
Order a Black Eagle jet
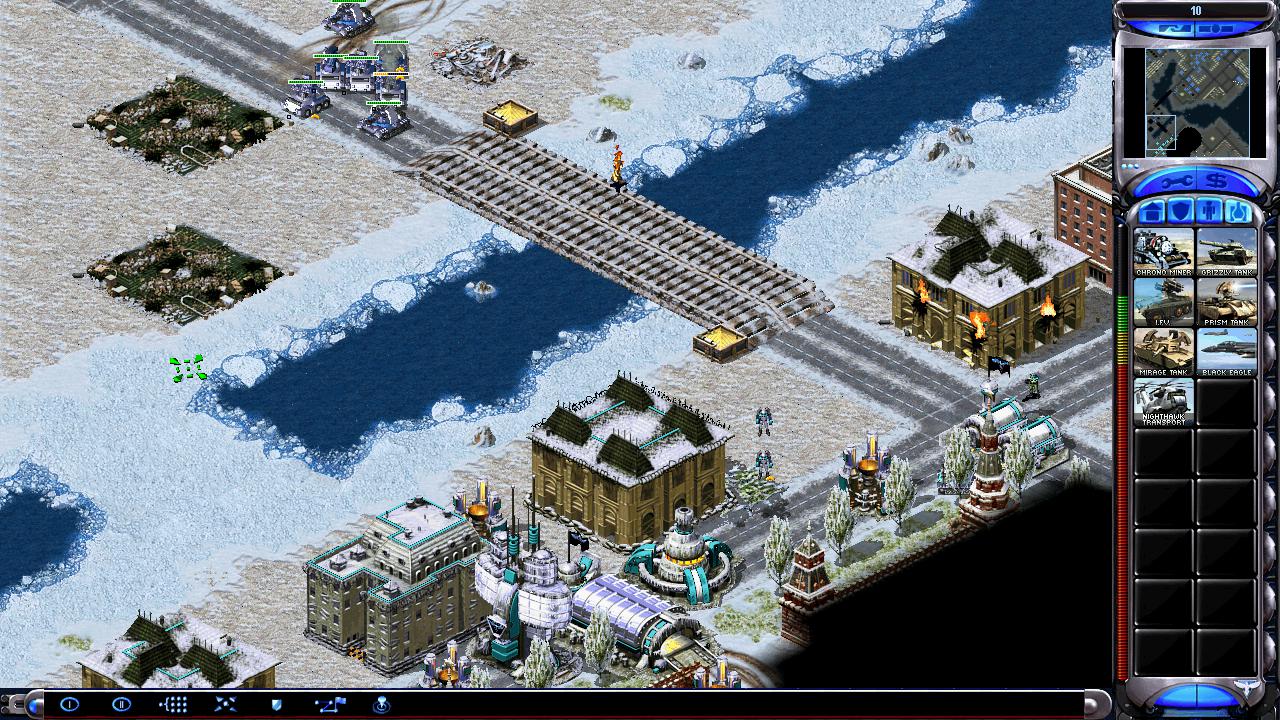tap(1226, 352)
